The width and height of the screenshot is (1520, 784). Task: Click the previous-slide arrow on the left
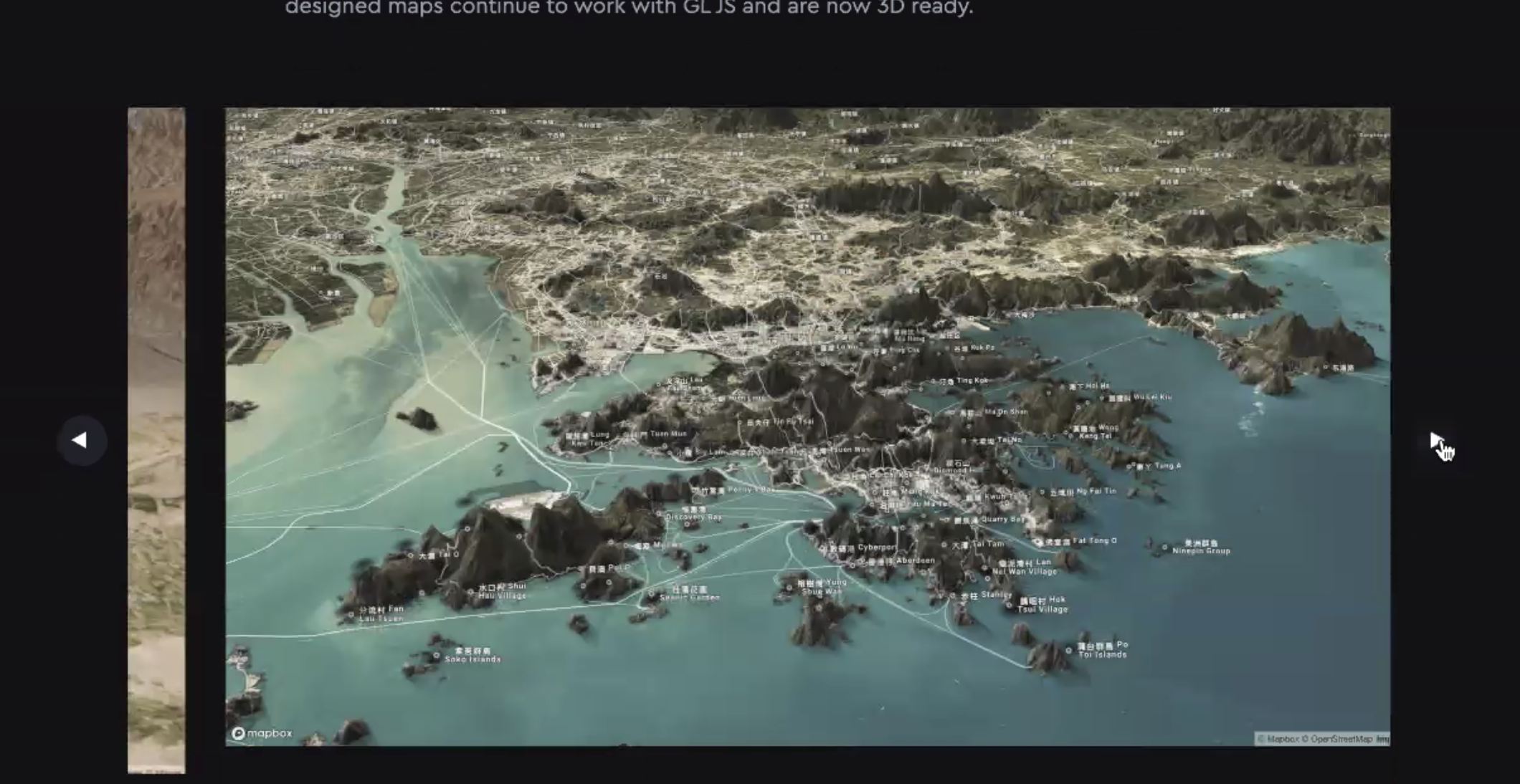tap(81, 439)
